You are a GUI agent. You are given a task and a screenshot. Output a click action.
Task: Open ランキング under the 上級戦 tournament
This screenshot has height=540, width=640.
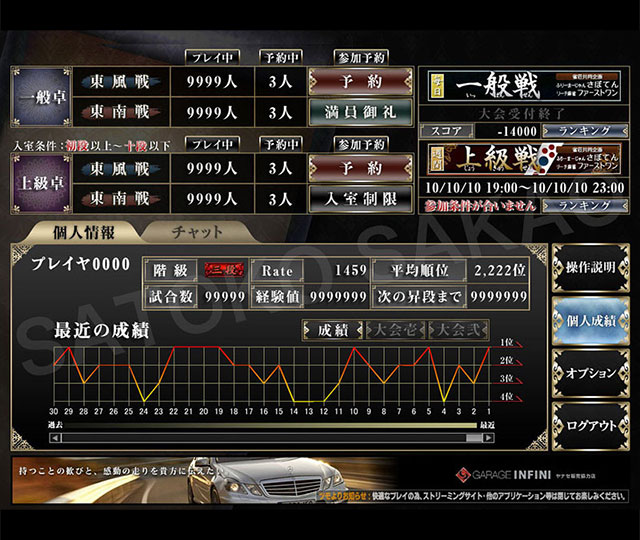tap(572, 205)
